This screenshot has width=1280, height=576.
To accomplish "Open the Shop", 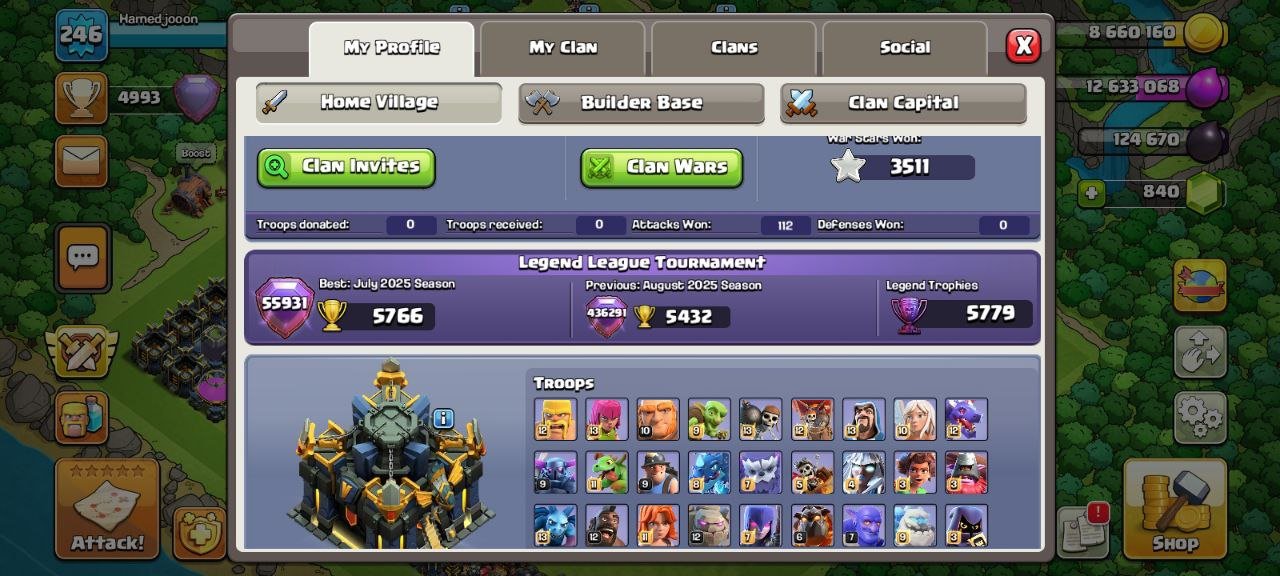I will coord(1174,508).
